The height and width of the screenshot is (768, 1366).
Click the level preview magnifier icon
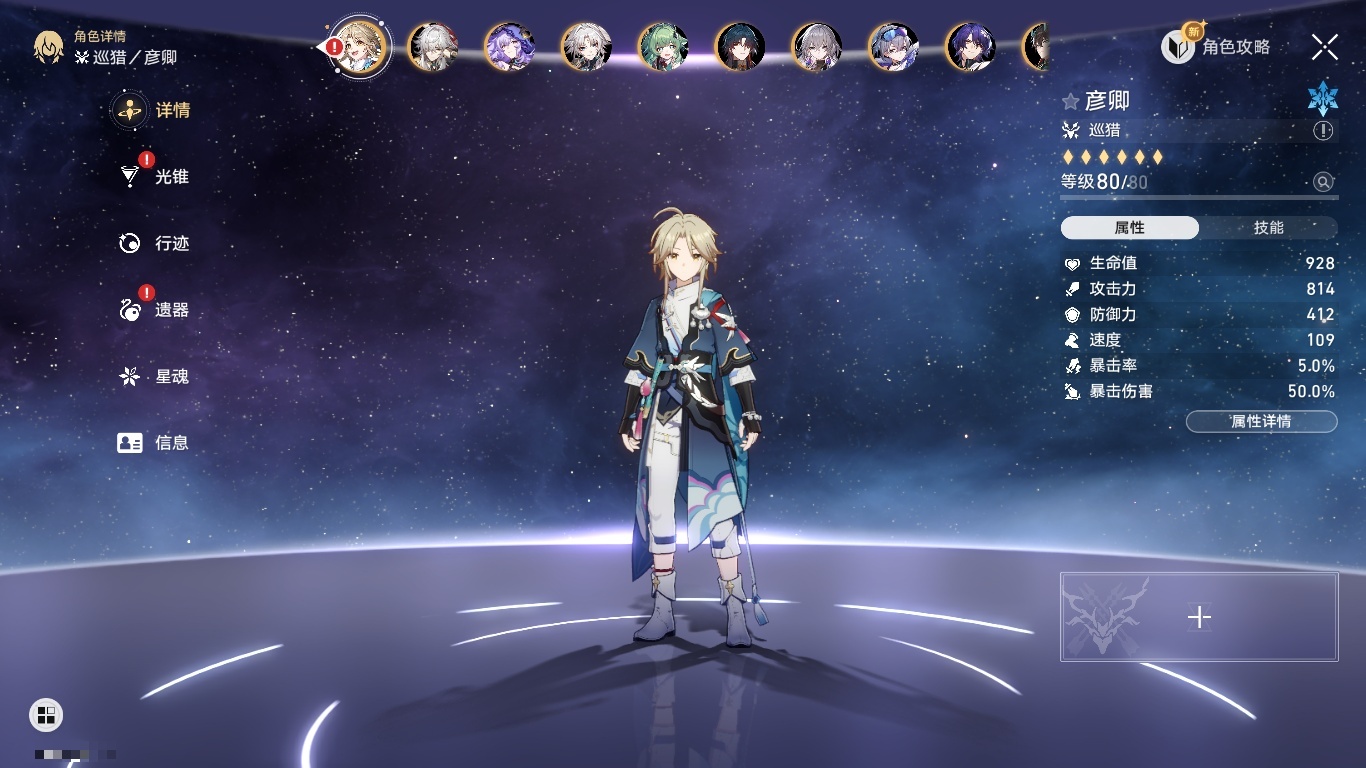[x=1323, y=182]
